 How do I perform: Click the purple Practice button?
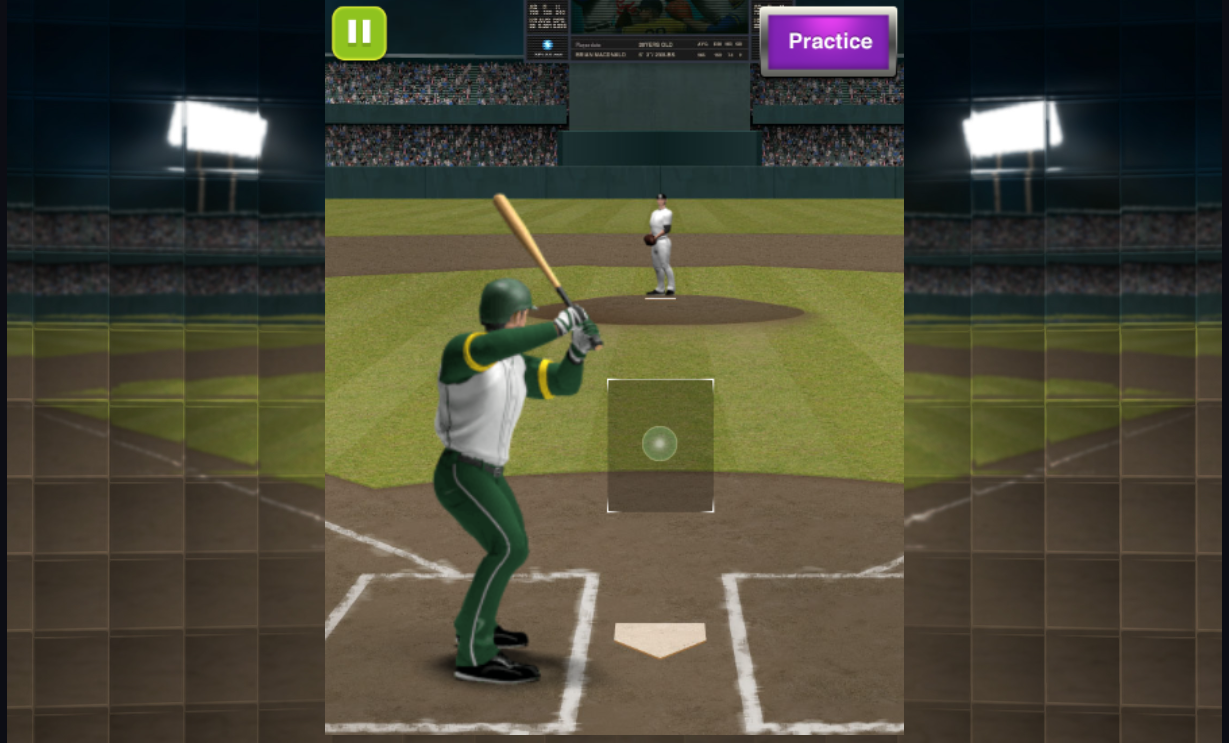(829, 42)
